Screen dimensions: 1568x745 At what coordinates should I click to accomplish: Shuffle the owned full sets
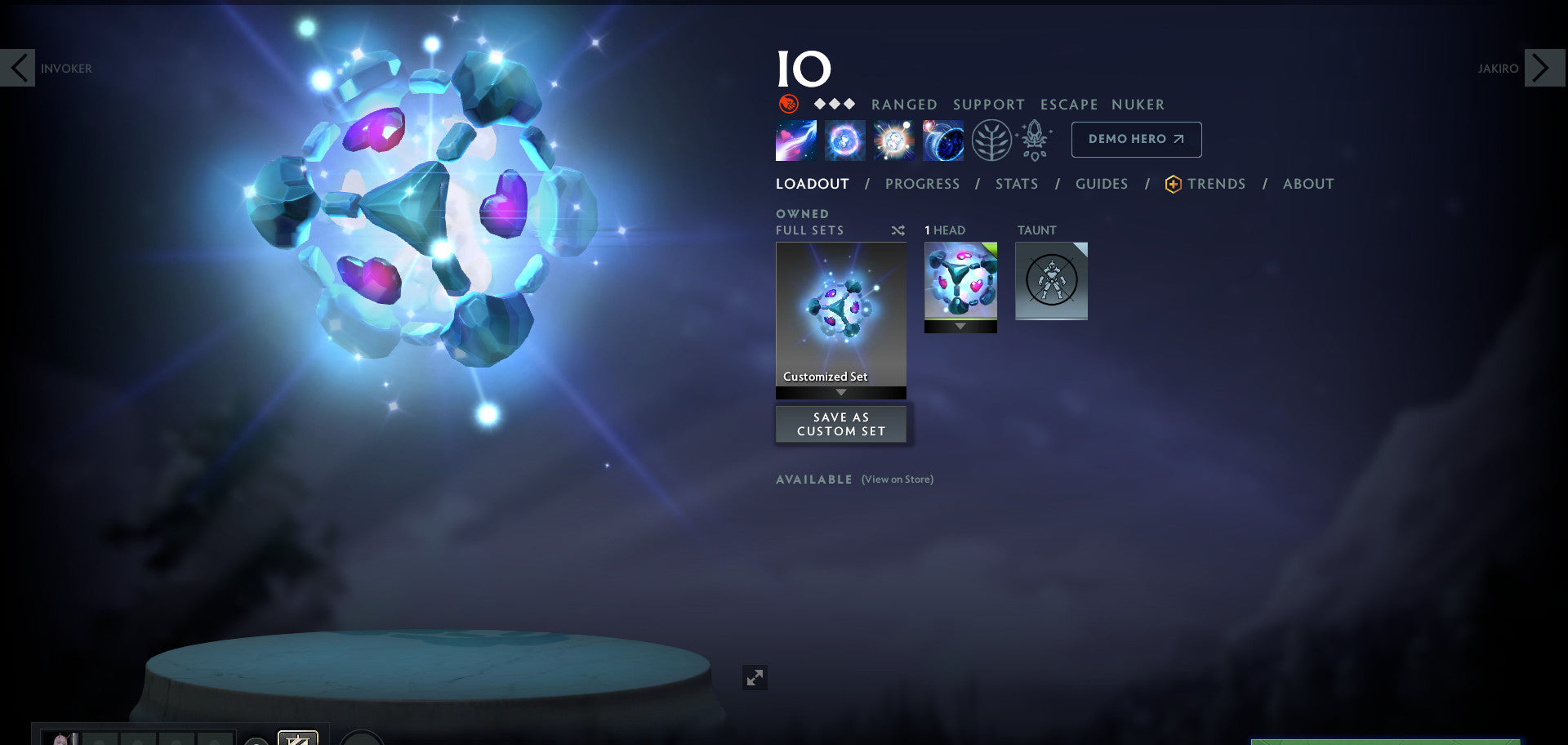coord(898,230)
